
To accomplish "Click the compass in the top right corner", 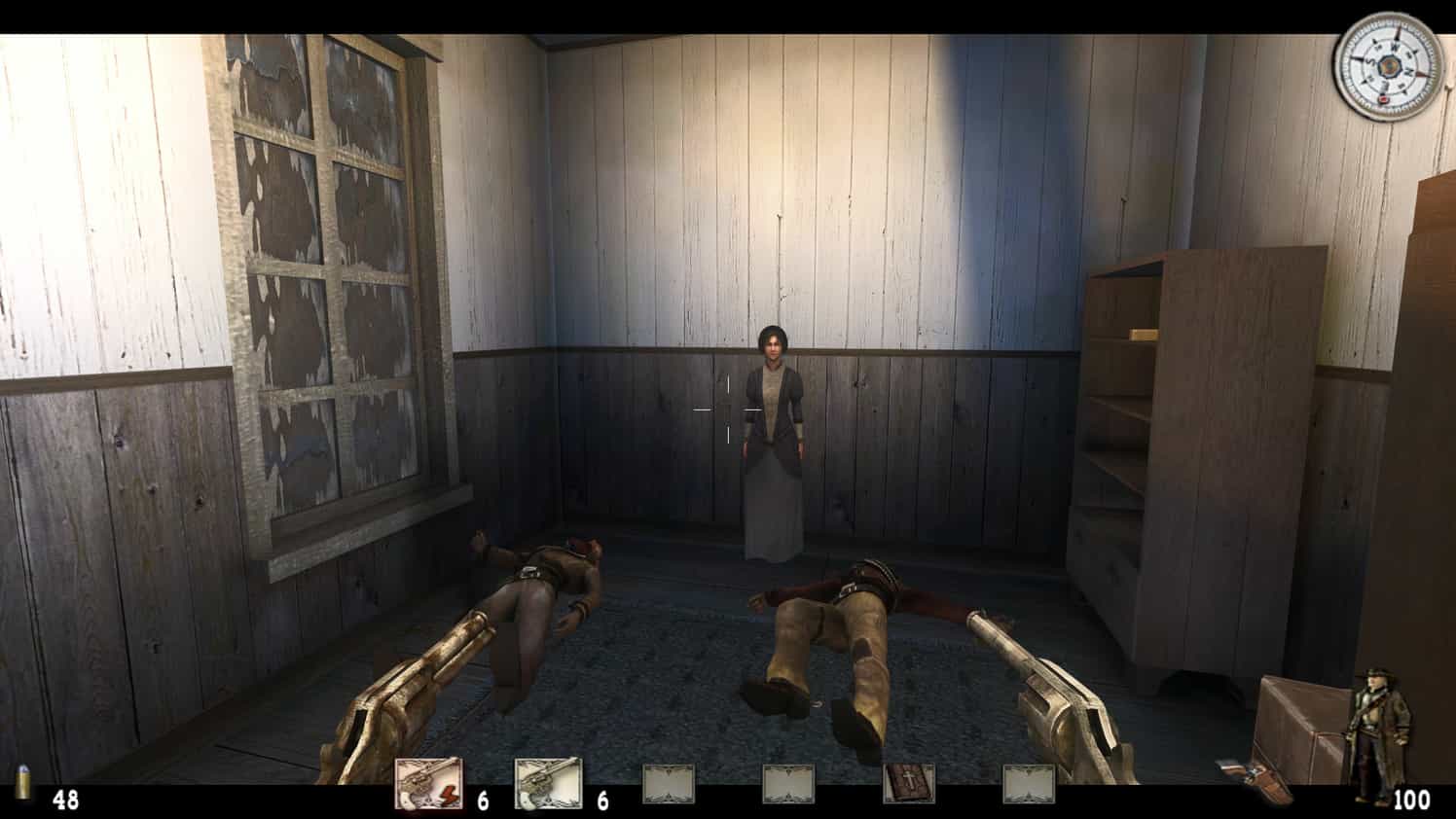I will 1390,68.
